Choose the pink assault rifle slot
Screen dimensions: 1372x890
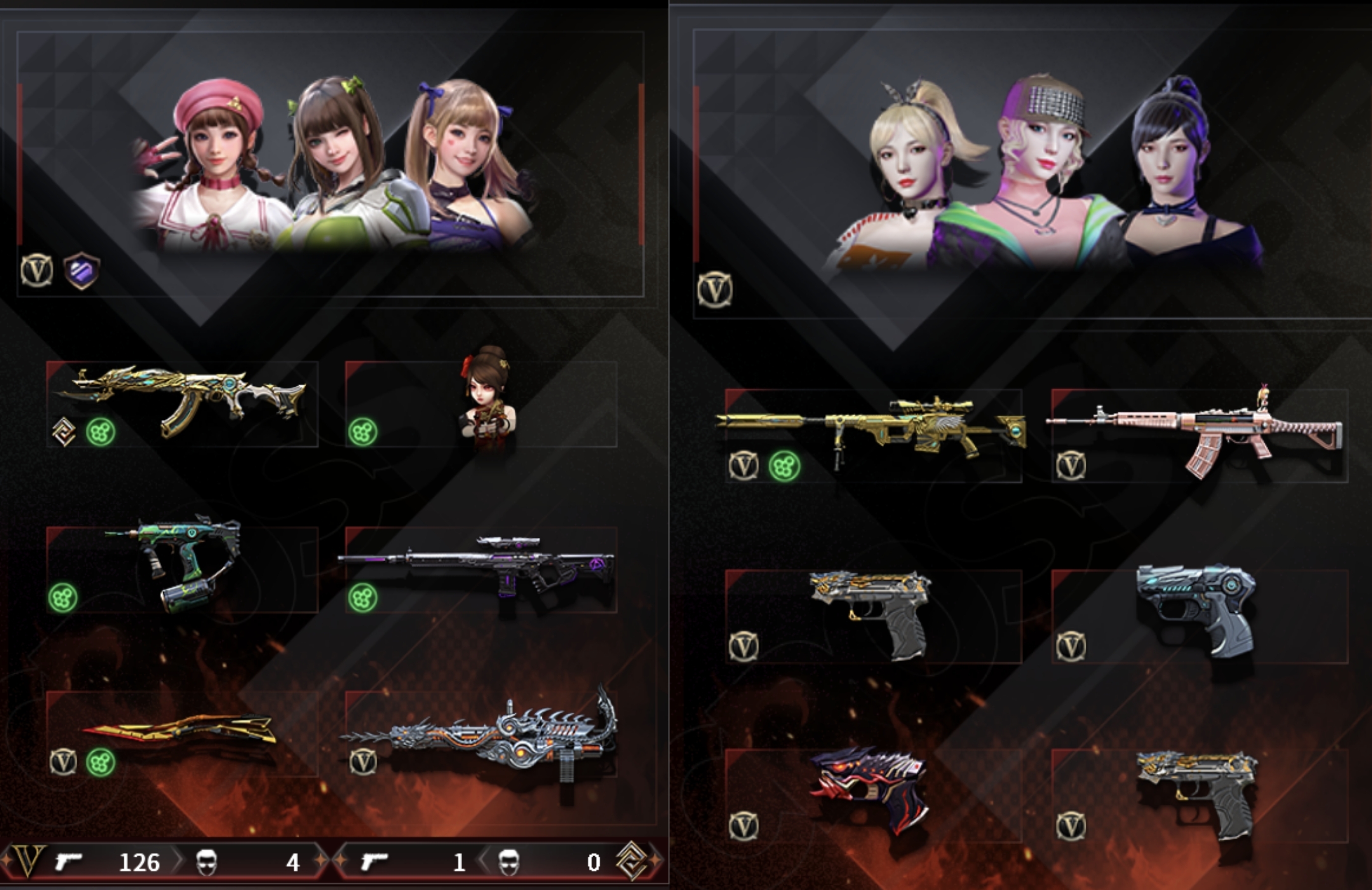click(1199, 436)
